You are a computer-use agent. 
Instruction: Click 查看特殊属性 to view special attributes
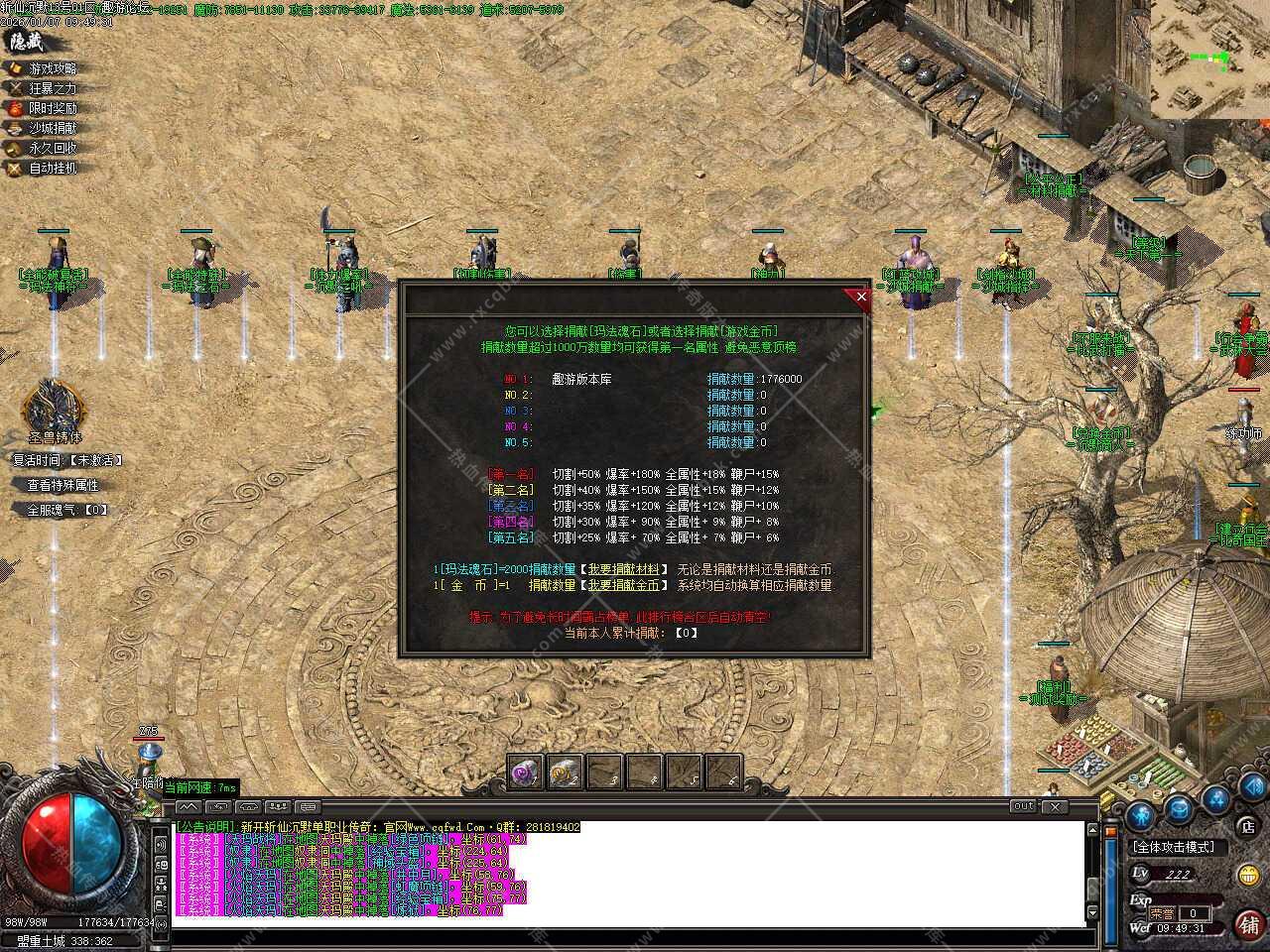click(x=63, y=485)
